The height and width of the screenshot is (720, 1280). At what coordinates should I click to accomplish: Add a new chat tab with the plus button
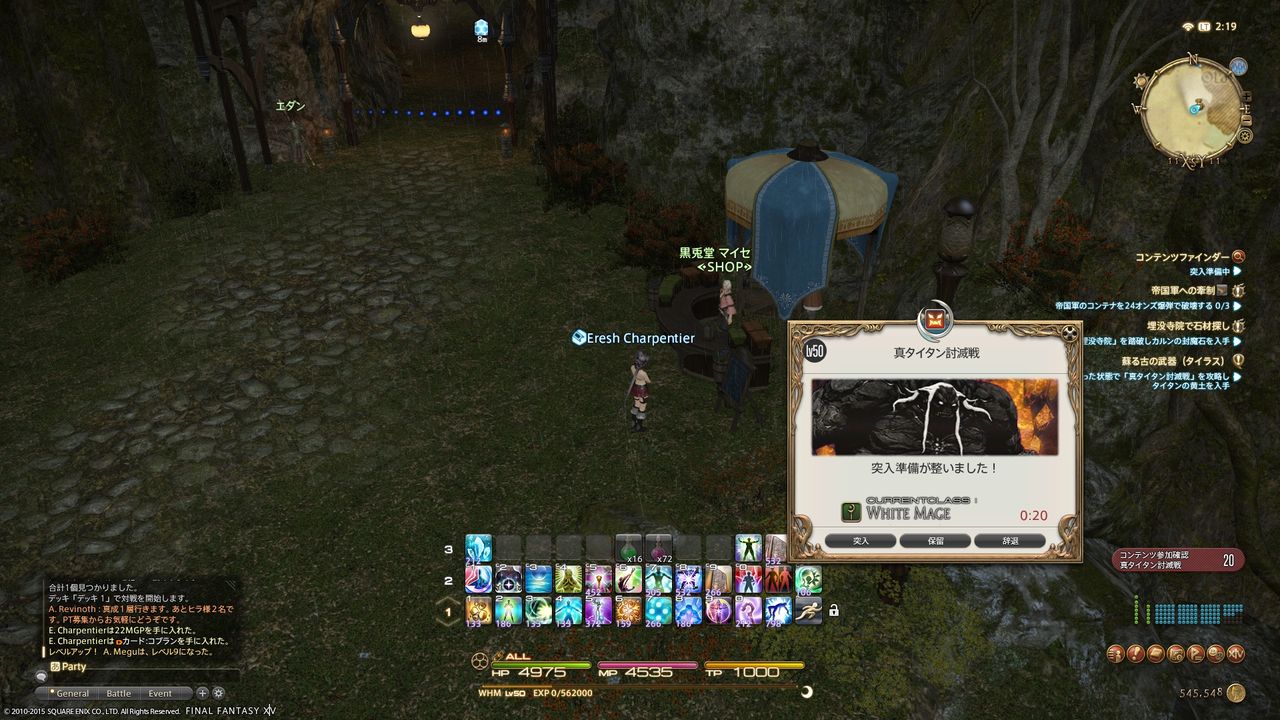[x=202, y=693]
